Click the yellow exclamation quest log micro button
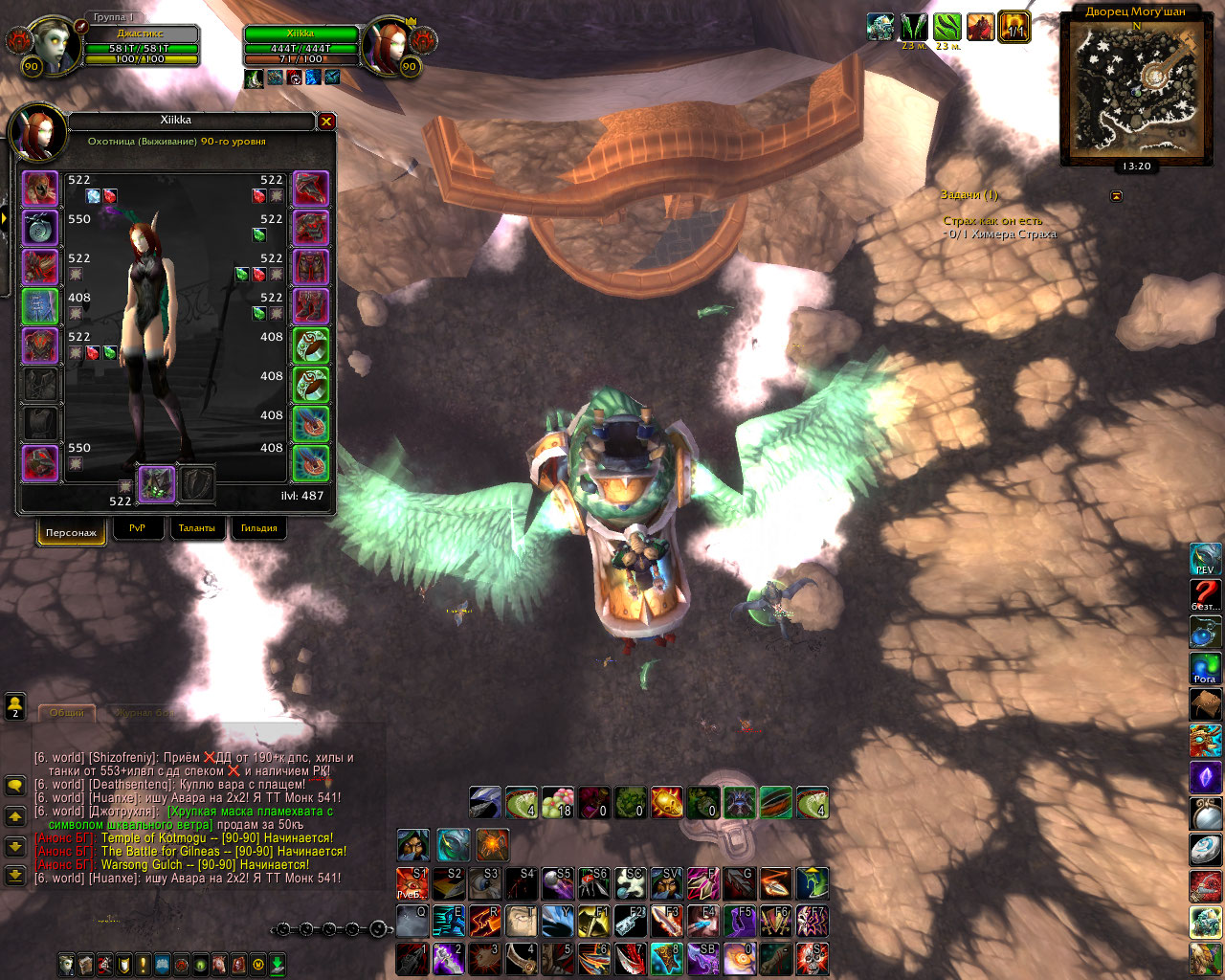The height and width of the screenshot is (980, 1225). click(144, 965)
